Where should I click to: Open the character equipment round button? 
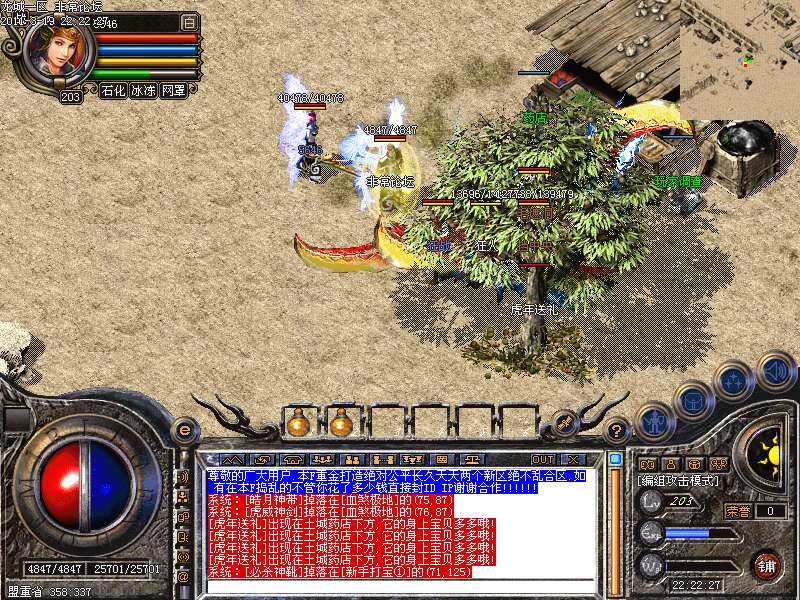point(654,421)
